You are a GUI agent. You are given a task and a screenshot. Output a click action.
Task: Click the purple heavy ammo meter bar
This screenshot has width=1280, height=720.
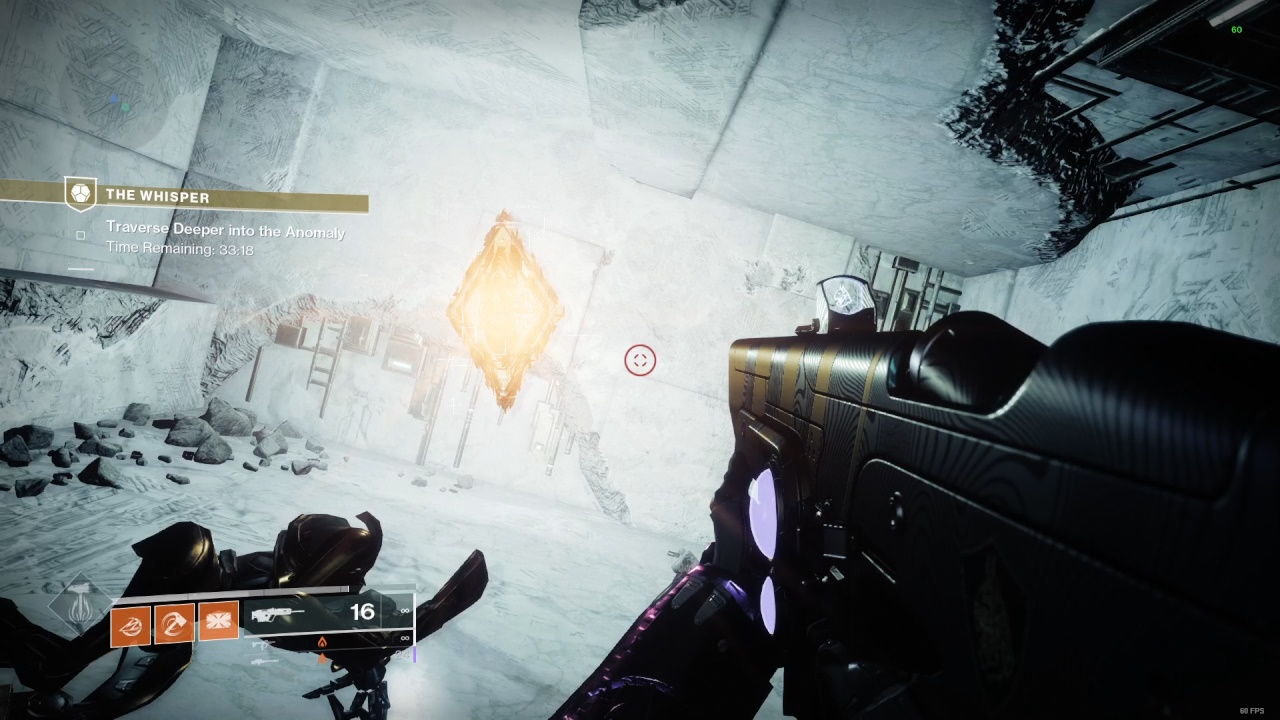pos(414,655)
